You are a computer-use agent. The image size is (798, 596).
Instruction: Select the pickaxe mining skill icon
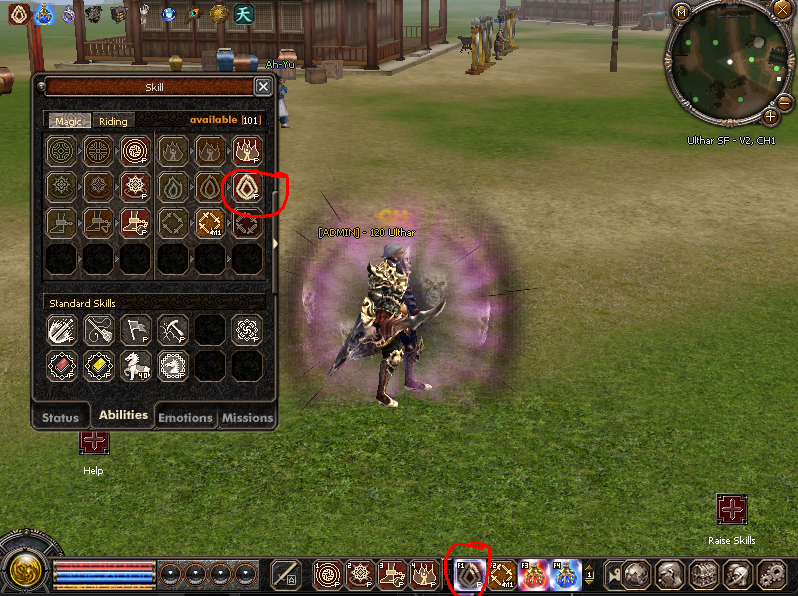click(x=173, y=329)
